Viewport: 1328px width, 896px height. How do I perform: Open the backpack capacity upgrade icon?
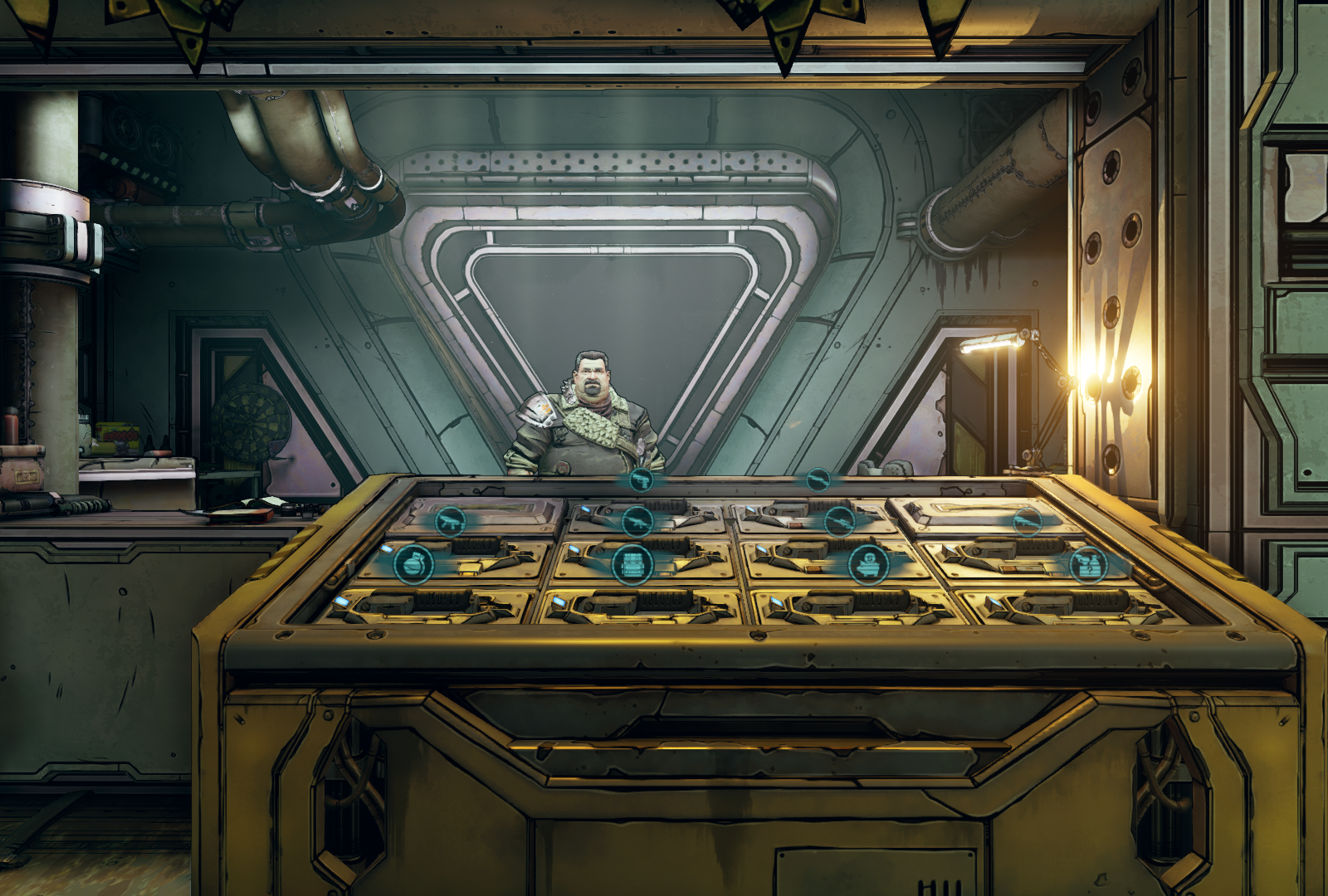[x=632, y=565]
